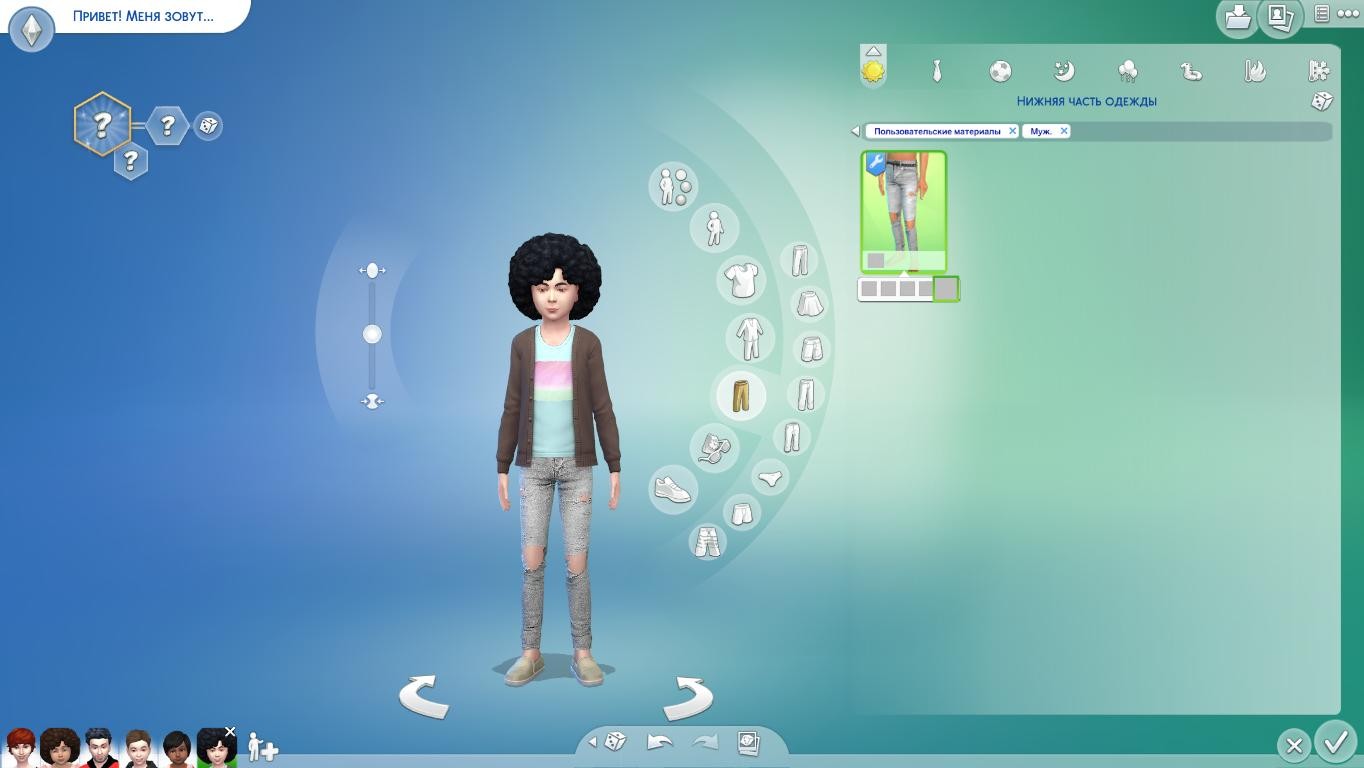
Task: Open the tops t-shirt category bubble
Action: click(741, 280)
